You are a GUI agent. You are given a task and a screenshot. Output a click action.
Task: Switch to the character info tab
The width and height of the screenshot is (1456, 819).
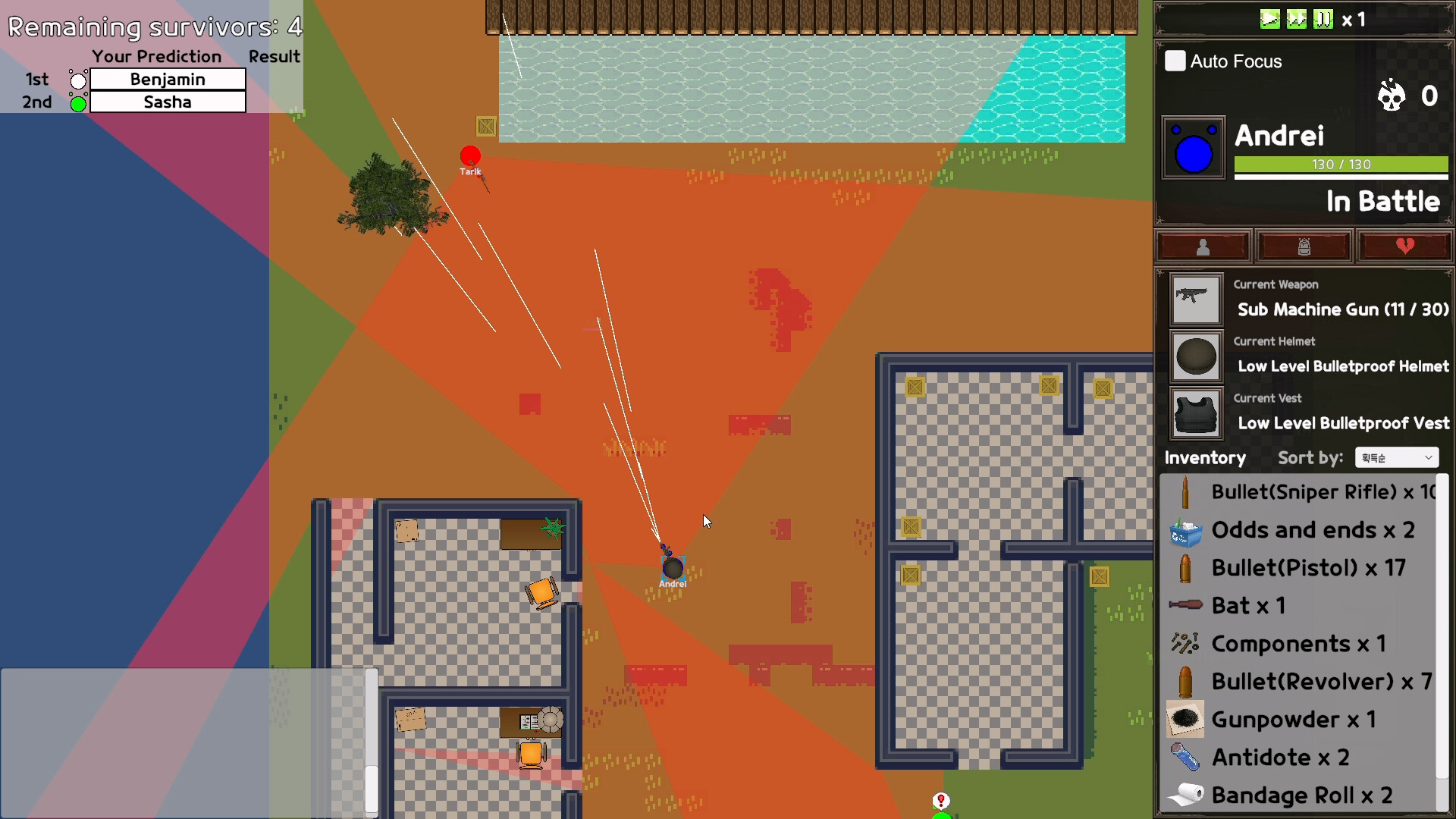(1203, 246)
